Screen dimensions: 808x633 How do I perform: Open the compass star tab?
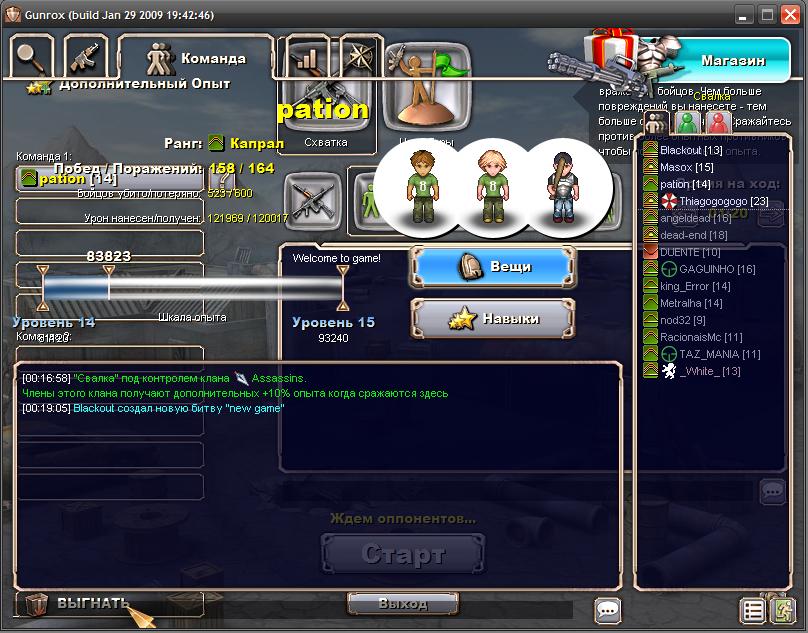tap(357, 58)
